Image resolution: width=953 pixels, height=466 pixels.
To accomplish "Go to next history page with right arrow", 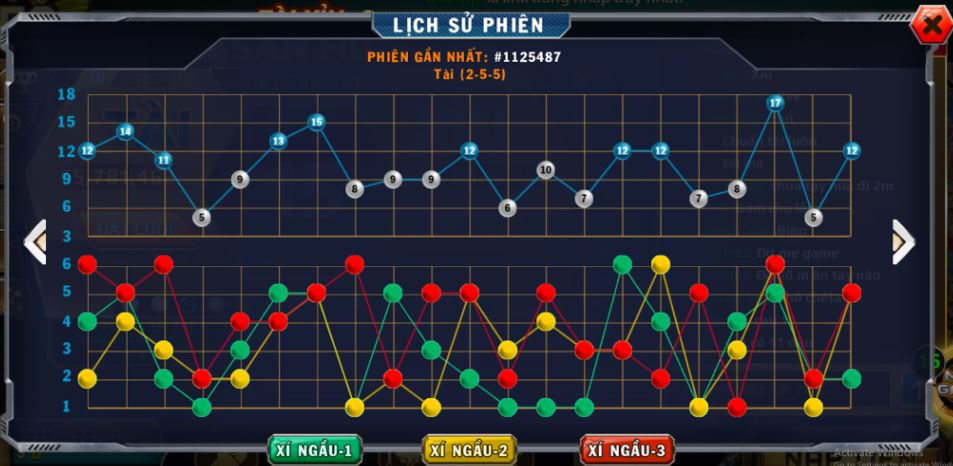I will 901,241.
